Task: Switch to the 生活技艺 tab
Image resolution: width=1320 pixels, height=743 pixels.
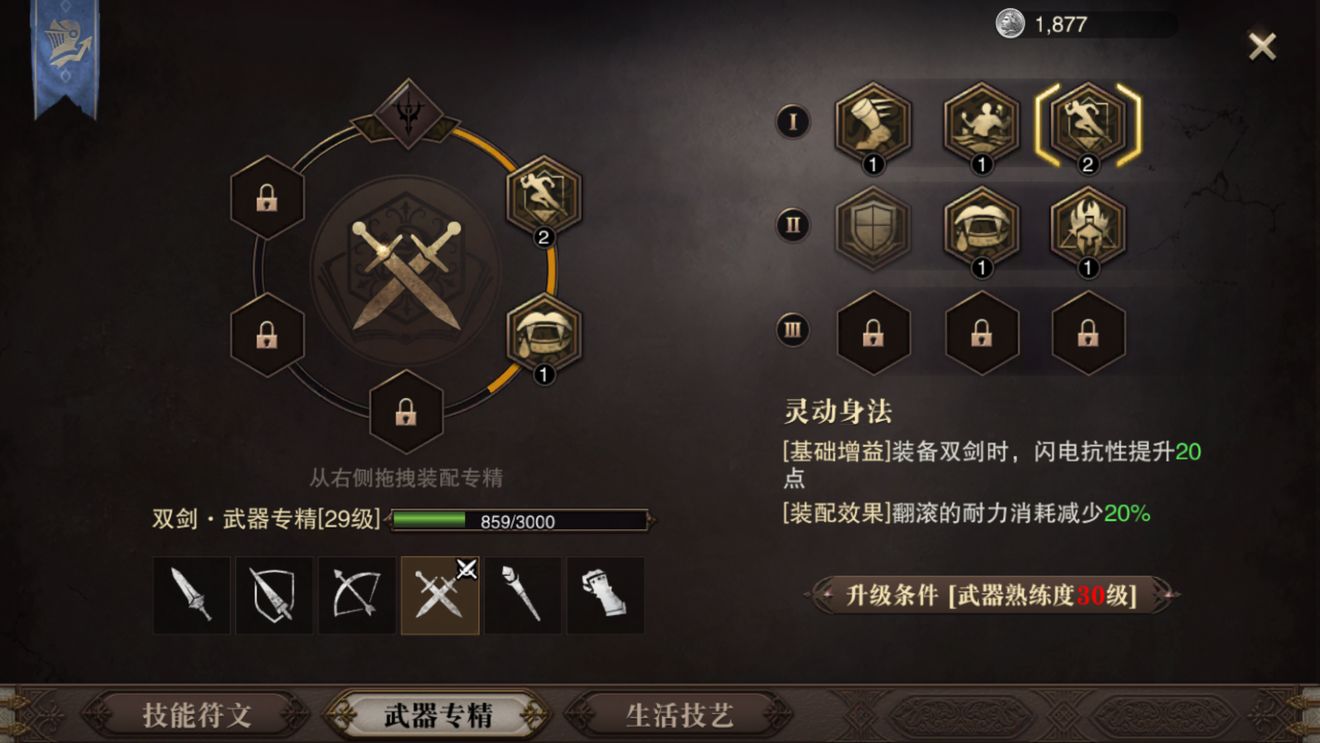Action: click(683, 716)
